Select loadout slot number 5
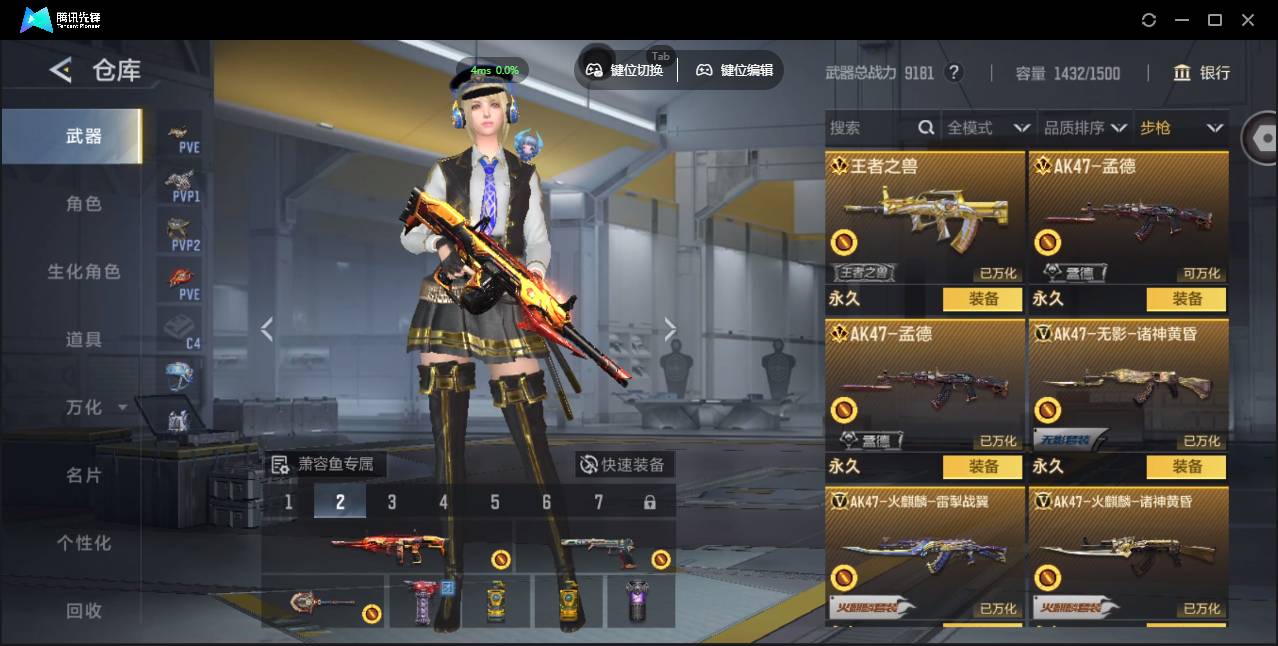Screen dimensions: 1278x646 click(495, 502)
